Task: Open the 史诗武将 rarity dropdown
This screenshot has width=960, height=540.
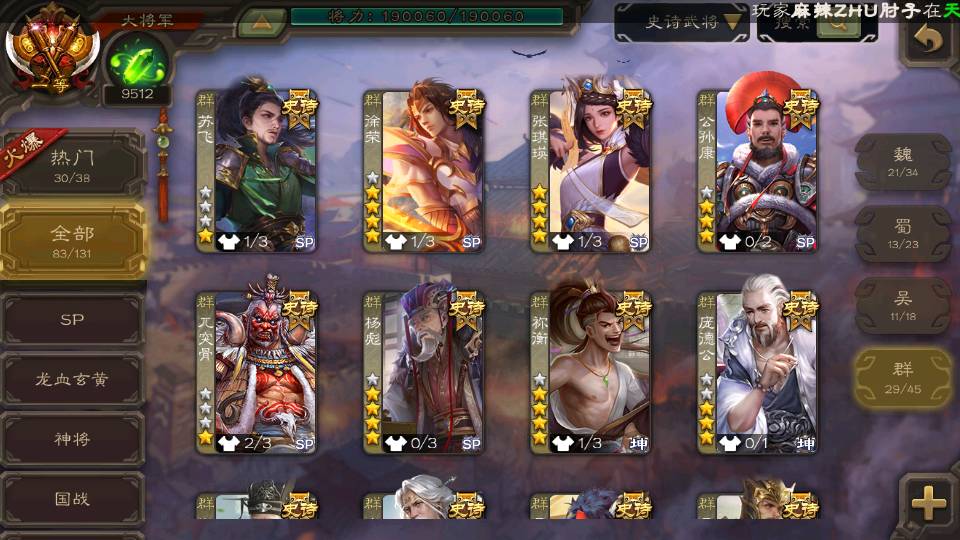Action: (681, 21)
